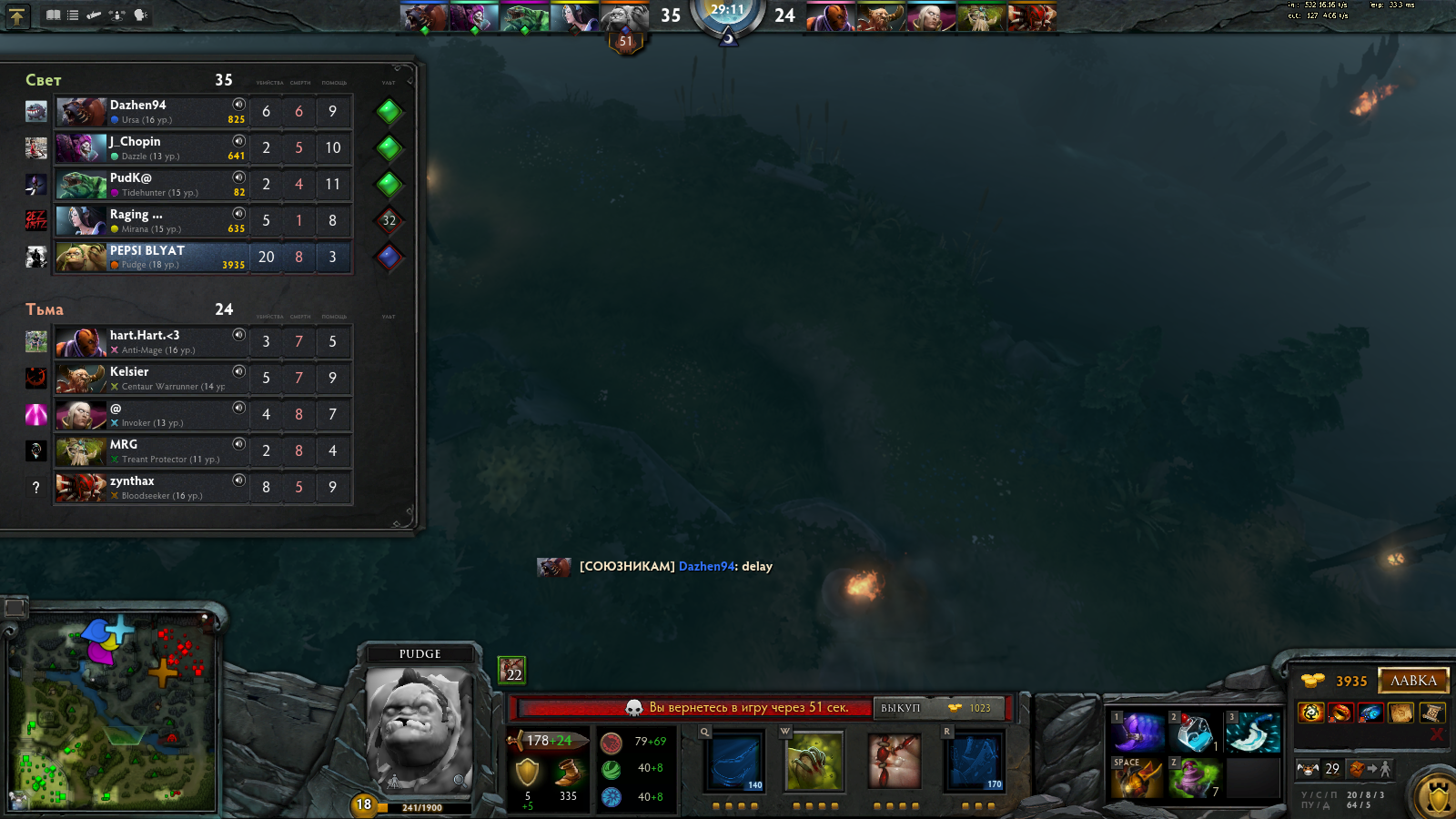Open the dashboard with the top-left arrow button
The image size is (1456, 819).
(17, 15)
